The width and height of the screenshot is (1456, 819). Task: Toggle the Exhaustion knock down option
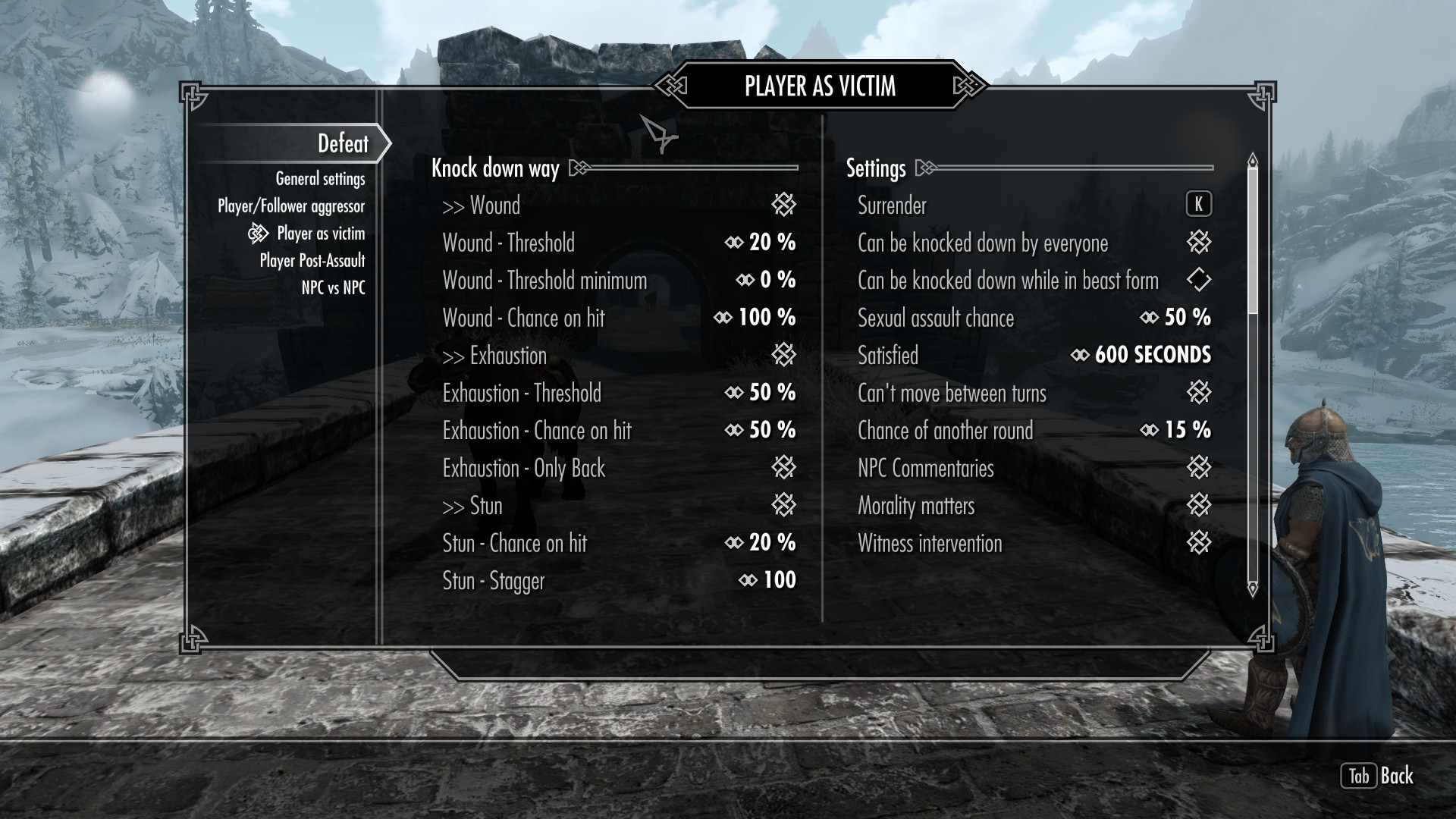pos(783,355)
